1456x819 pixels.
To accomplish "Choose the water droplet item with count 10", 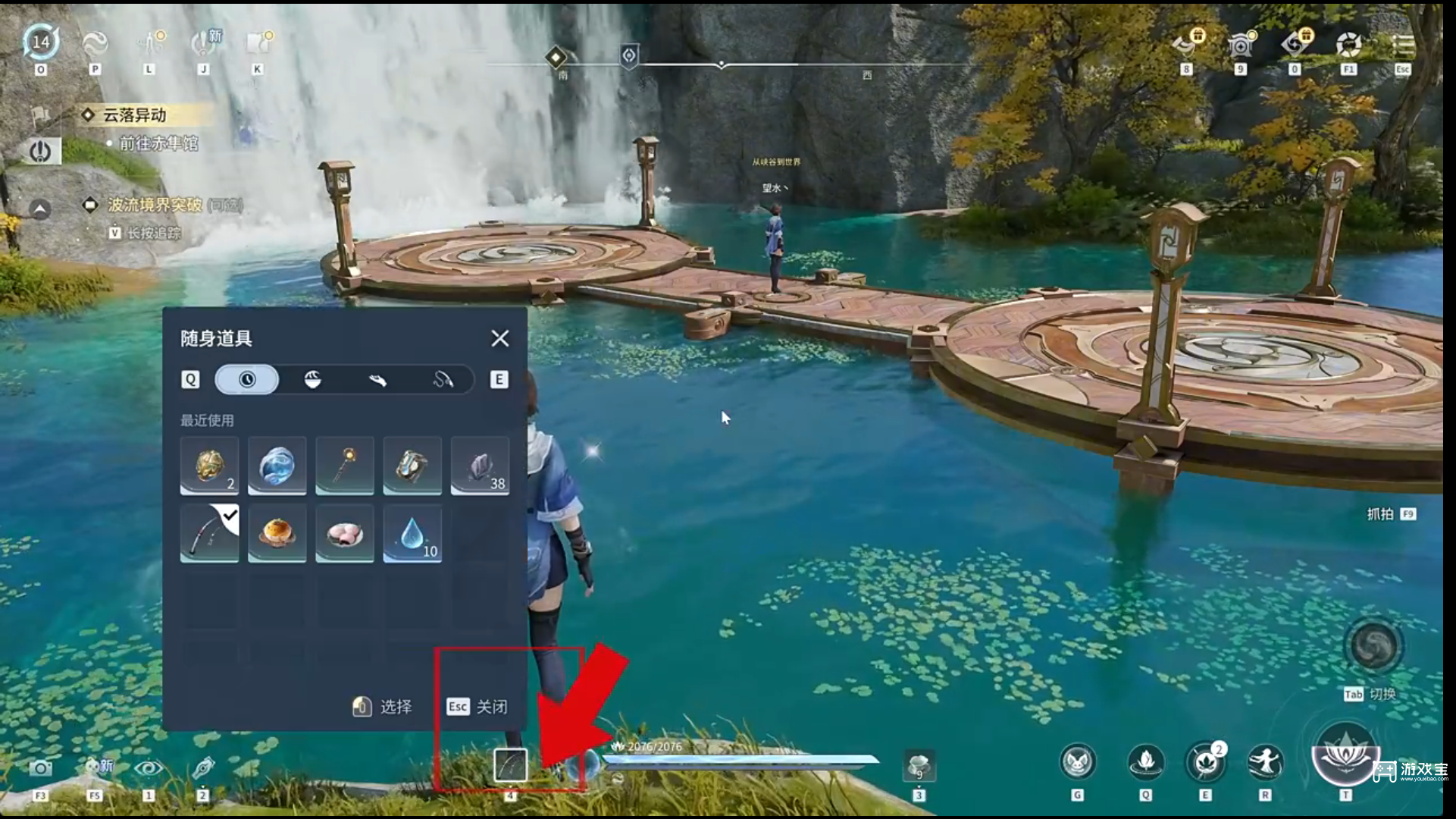I will 412,532.
